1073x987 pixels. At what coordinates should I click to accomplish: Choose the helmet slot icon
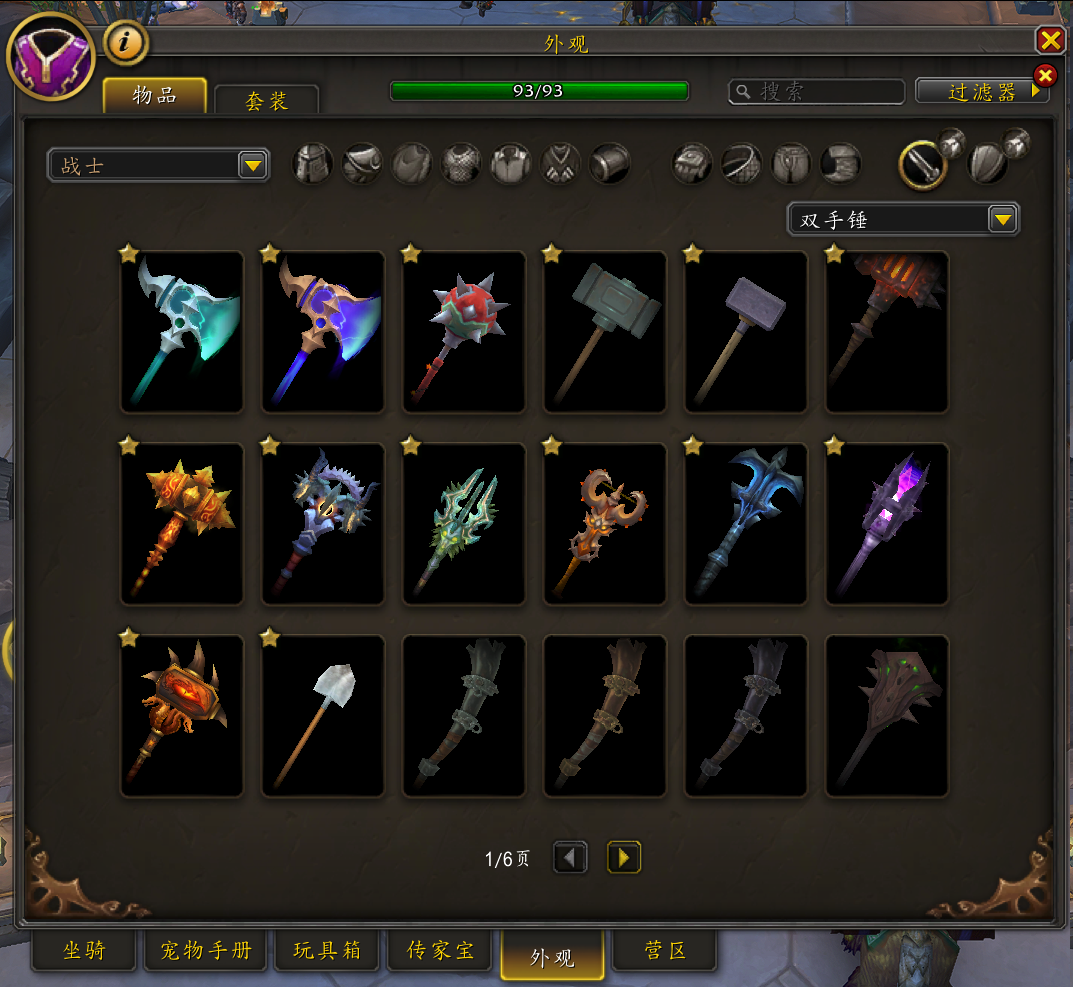(312, 164)
